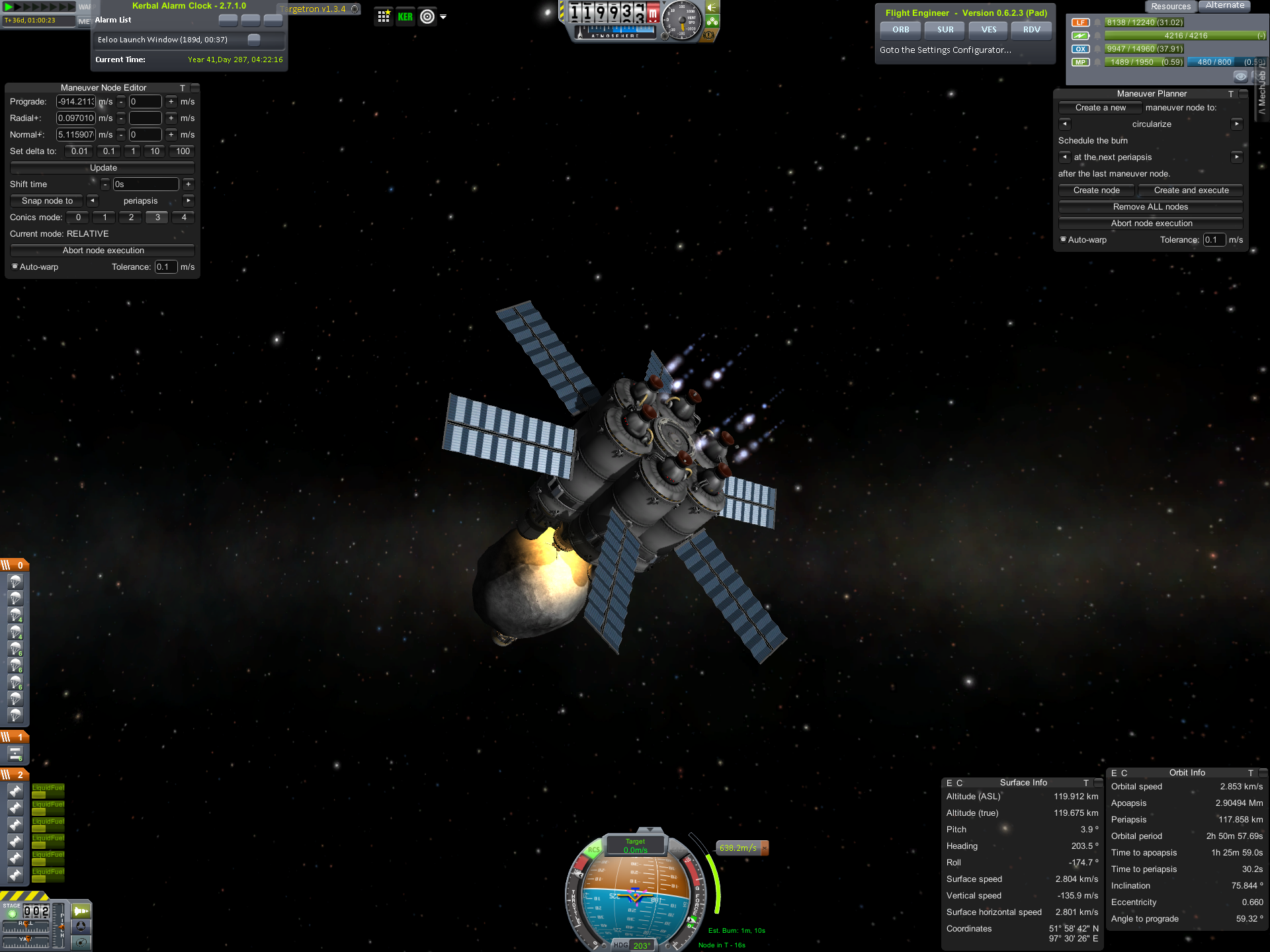The image size is (1270, 952).
Task: Toggle the VES readout button
Action: pos(988,30)
